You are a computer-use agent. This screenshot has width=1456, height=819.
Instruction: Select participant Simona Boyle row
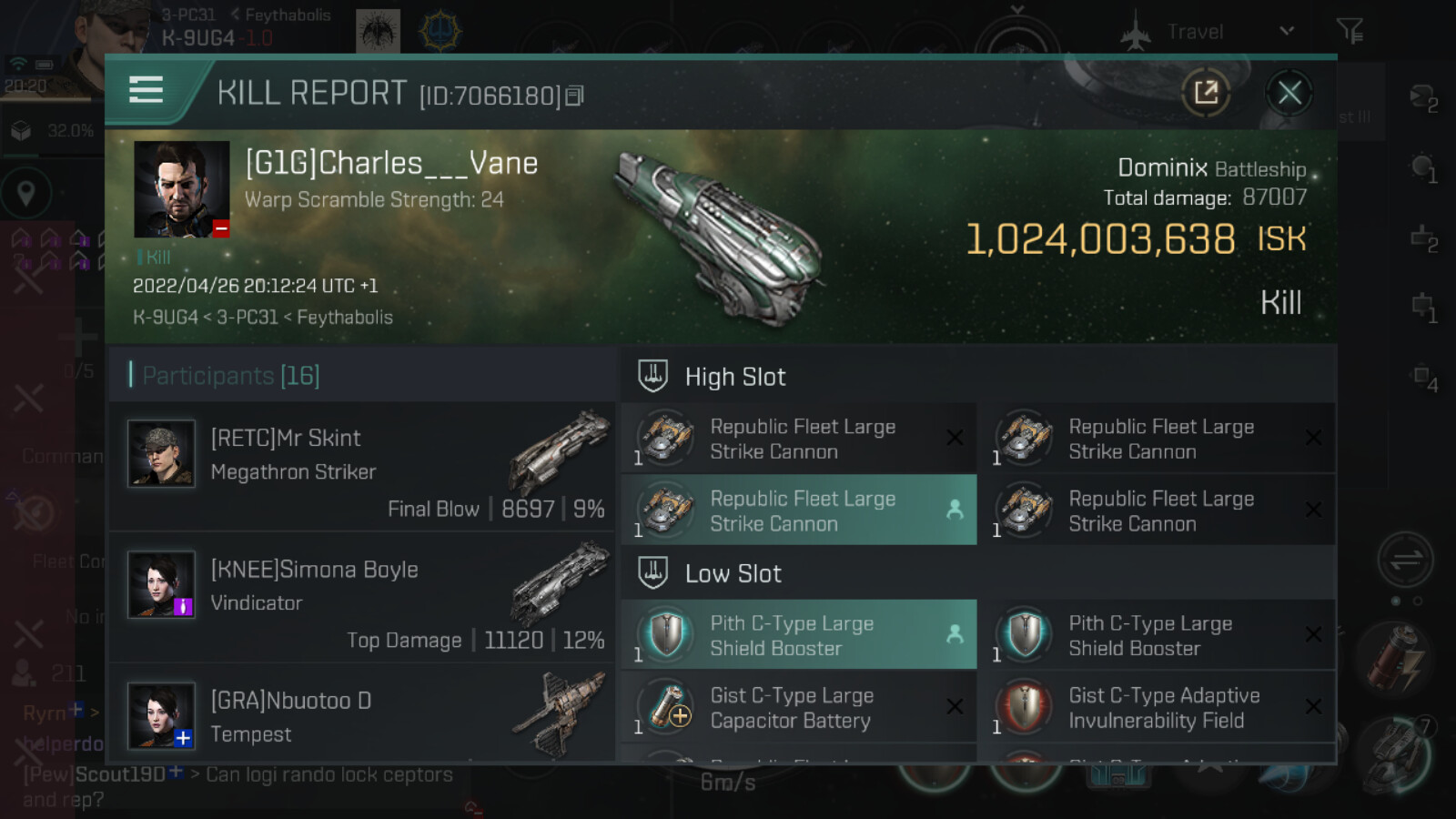click(x=362, y=597)
